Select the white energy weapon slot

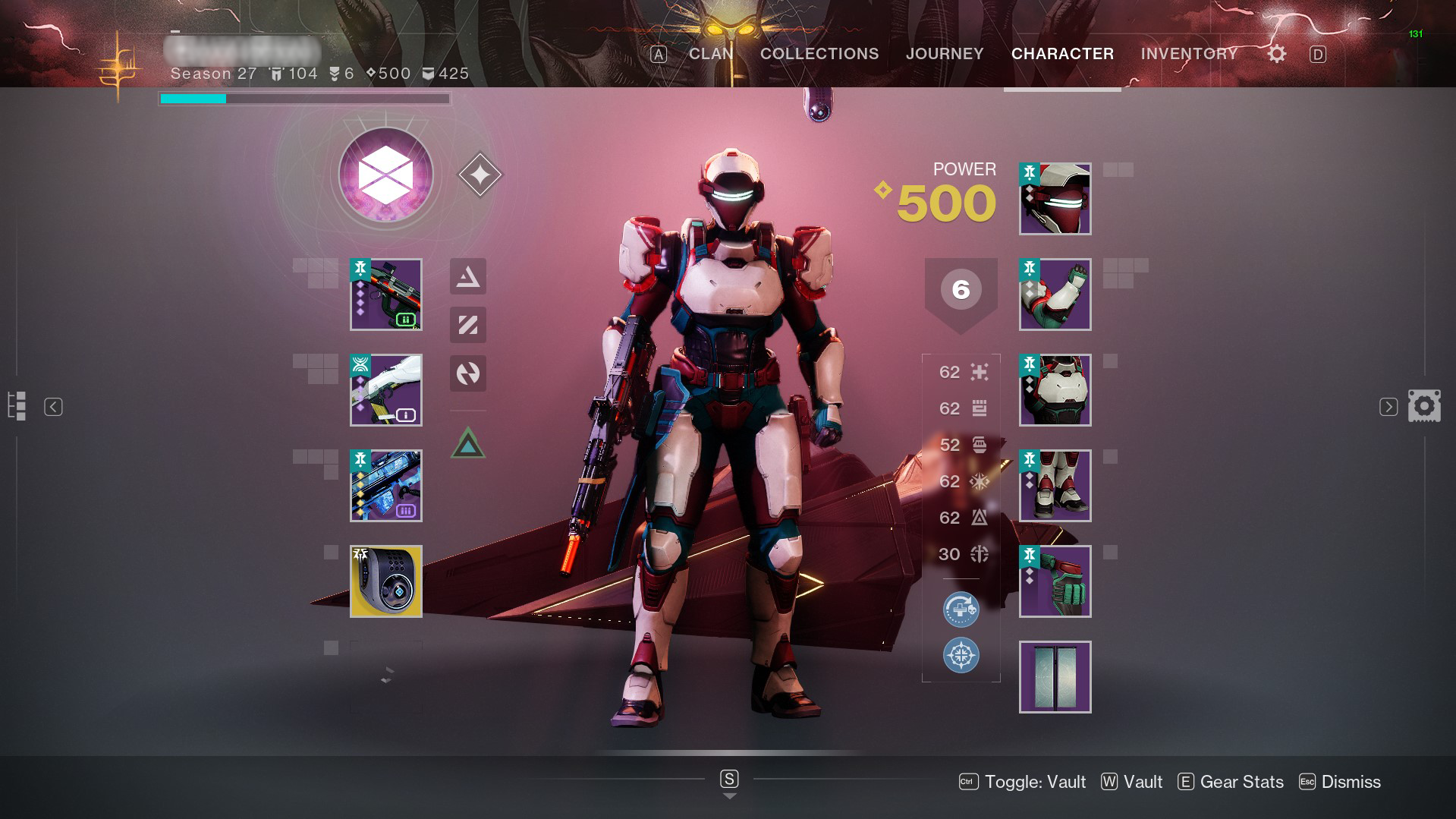tap(386, 390)
